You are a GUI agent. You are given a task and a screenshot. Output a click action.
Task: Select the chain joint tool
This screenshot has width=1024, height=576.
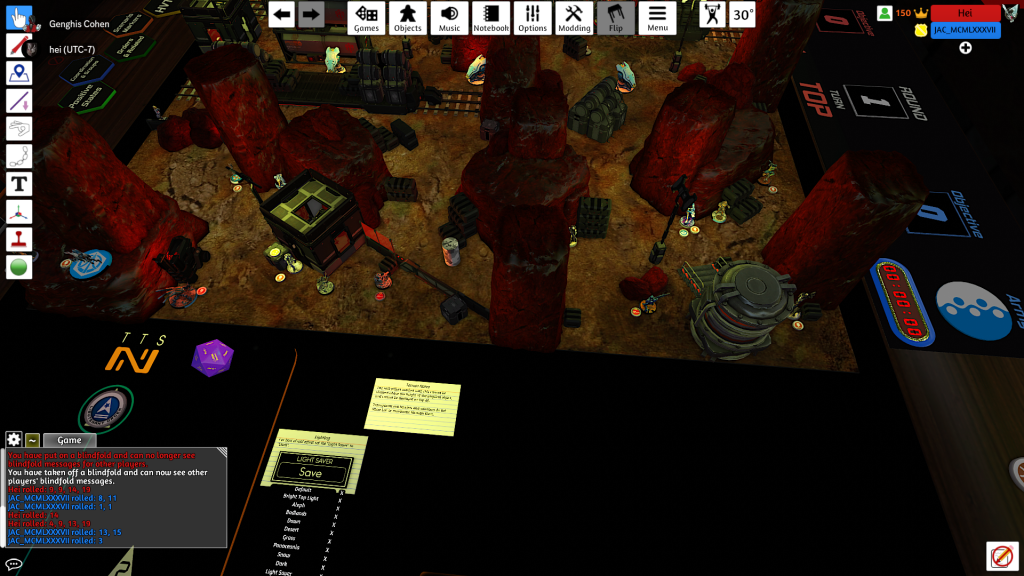tap(19, 156)
